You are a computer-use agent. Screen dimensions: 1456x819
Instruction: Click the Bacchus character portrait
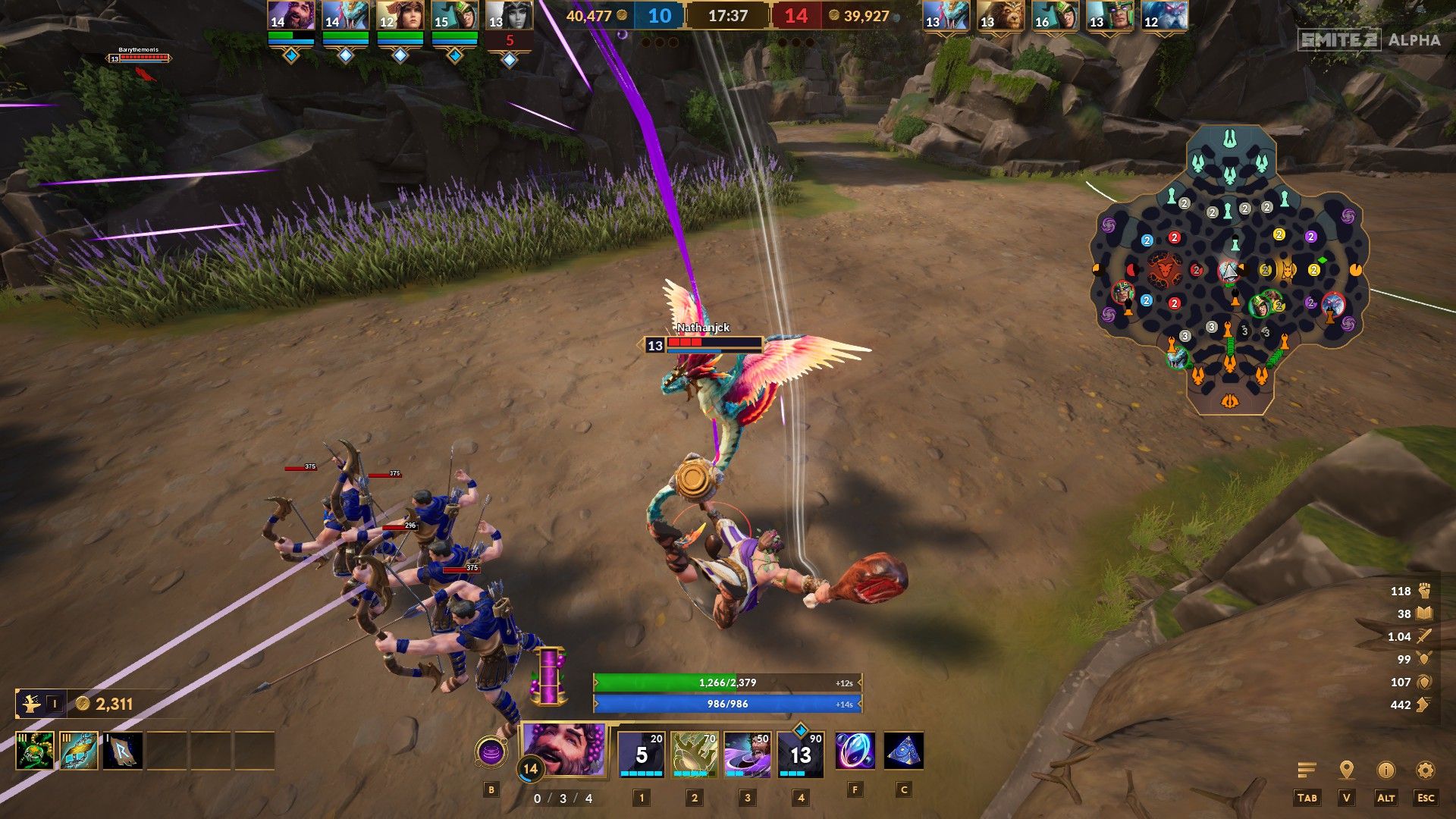pyautogui.click(x=564, y=749)
